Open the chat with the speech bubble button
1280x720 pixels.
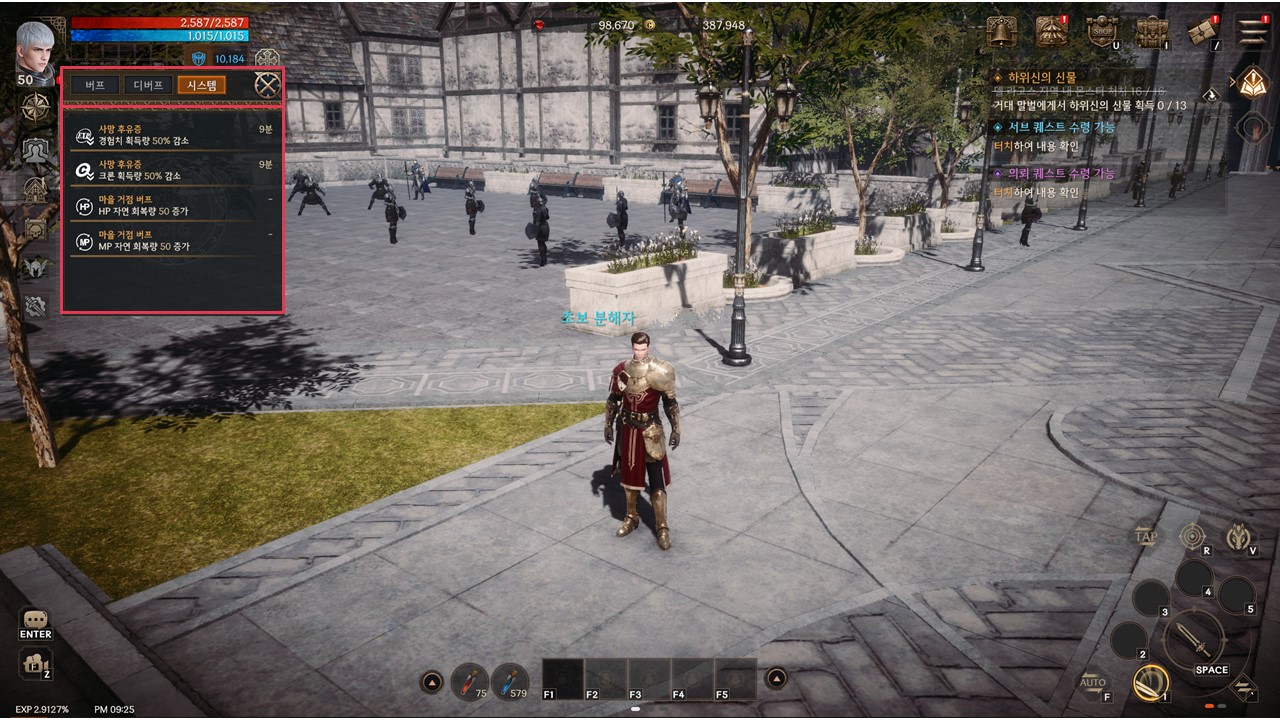tap(35, 620)
